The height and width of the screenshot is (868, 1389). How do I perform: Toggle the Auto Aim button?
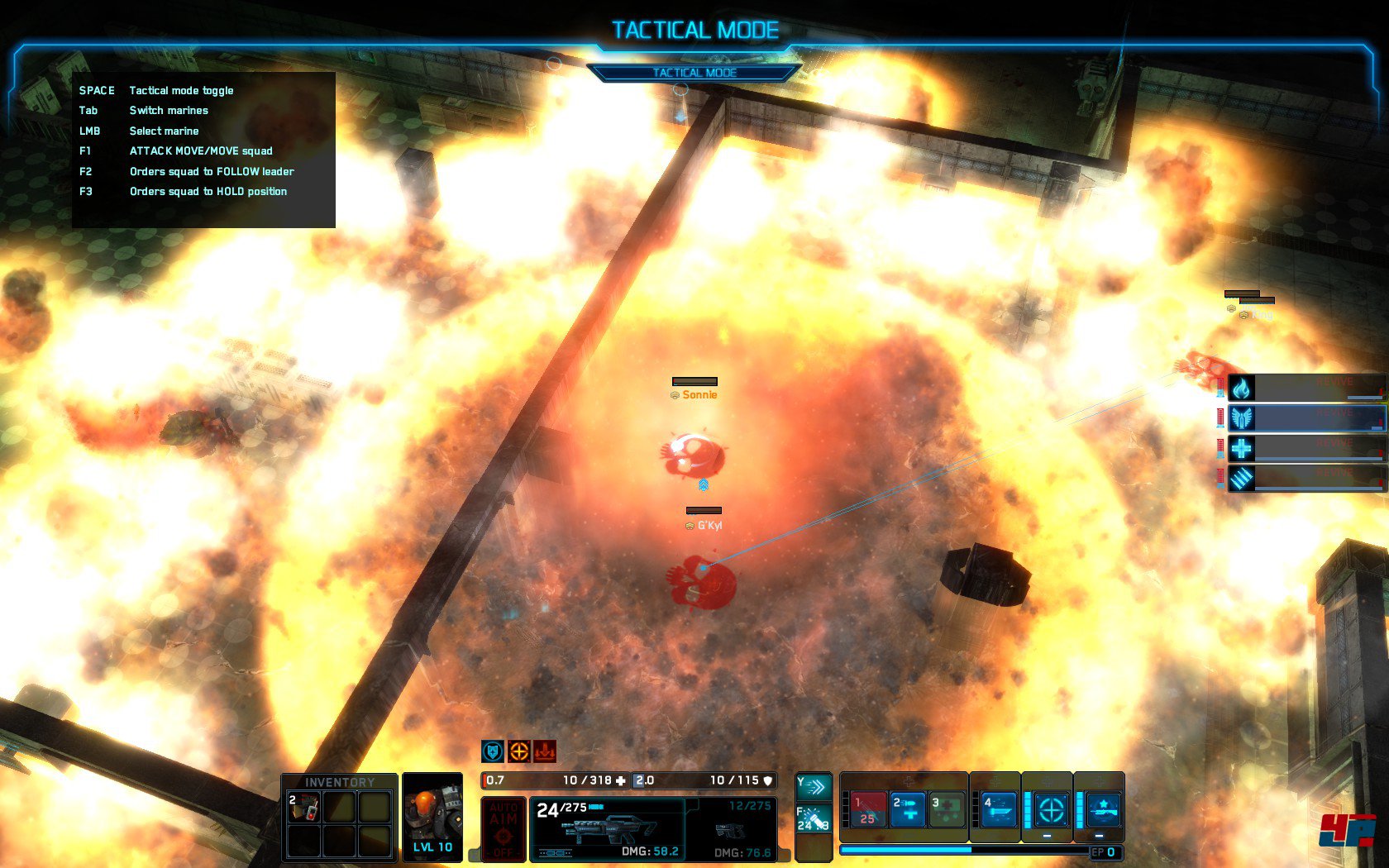[x=503, y=827]
